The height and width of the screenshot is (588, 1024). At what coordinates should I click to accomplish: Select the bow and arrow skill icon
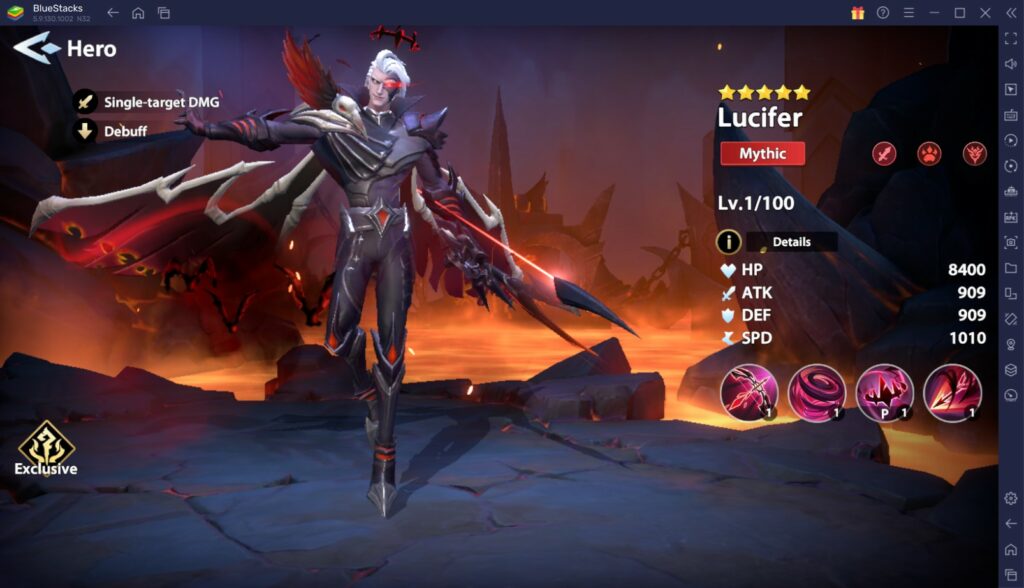pyautogui.click(x=748, y=391)
